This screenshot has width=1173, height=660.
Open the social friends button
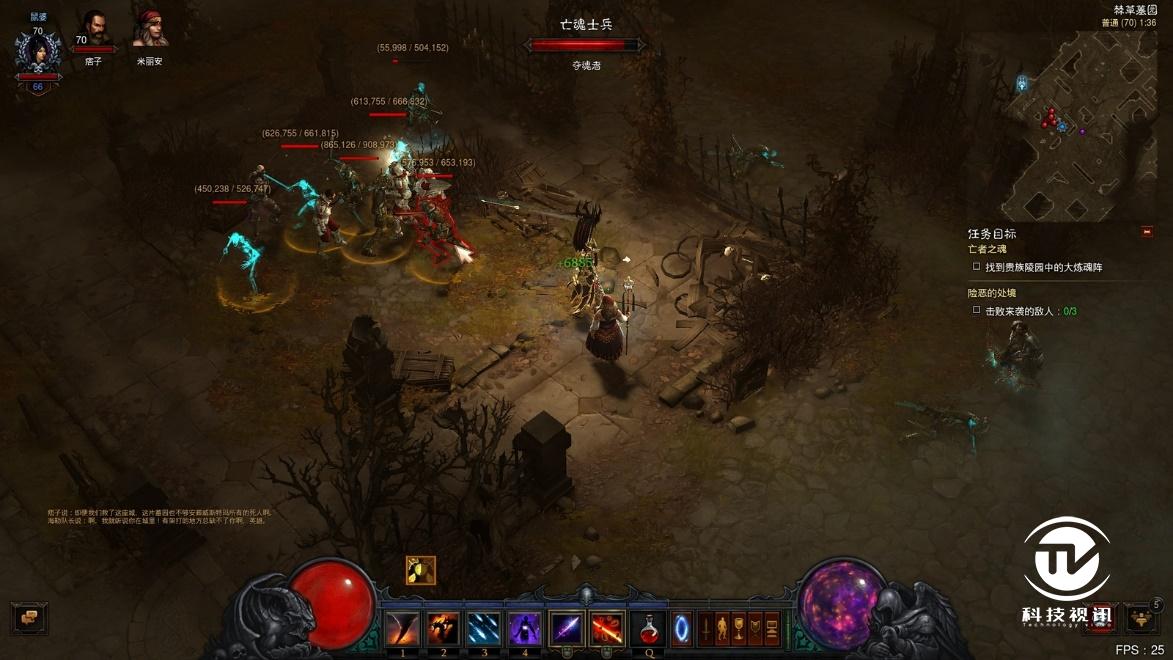(1140, 618)
